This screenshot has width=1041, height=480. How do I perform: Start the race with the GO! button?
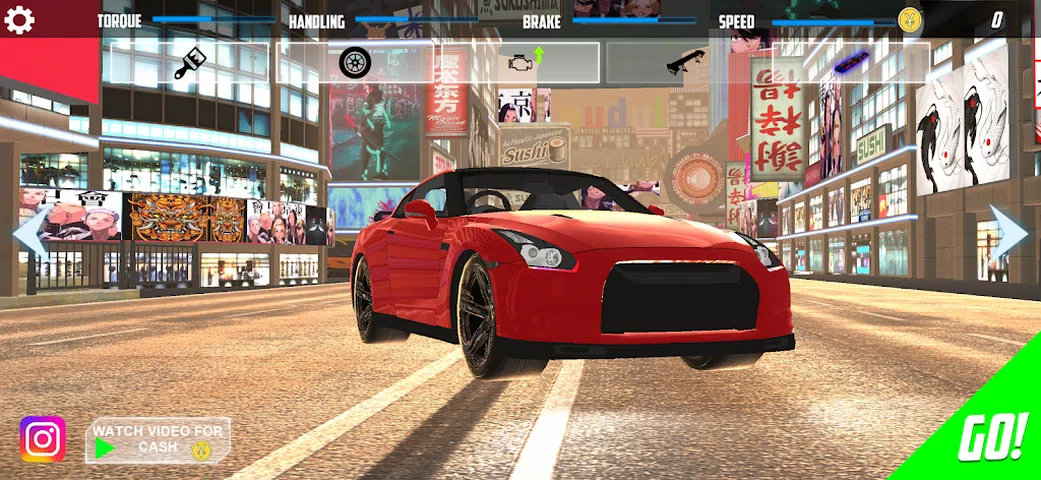[990, 436]
